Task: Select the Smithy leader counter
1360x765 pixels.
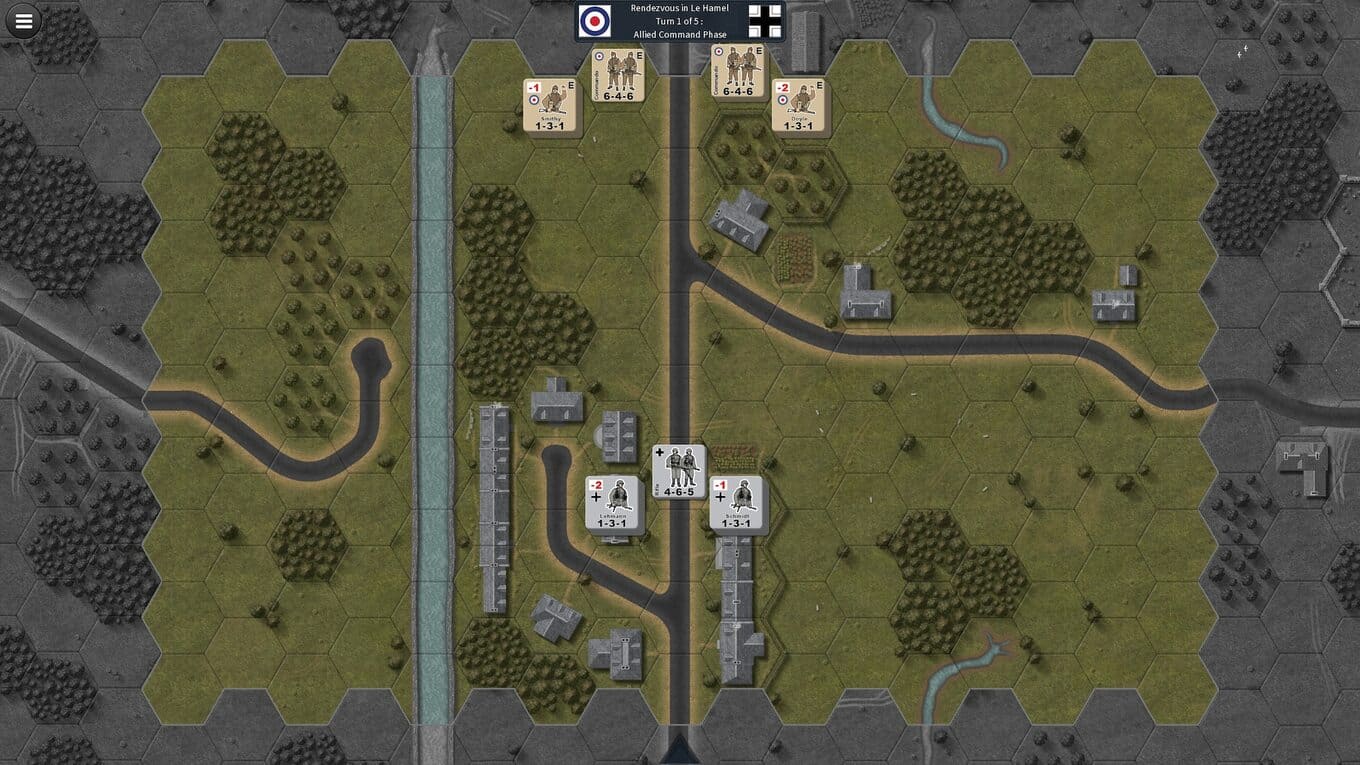Action: 551,106
